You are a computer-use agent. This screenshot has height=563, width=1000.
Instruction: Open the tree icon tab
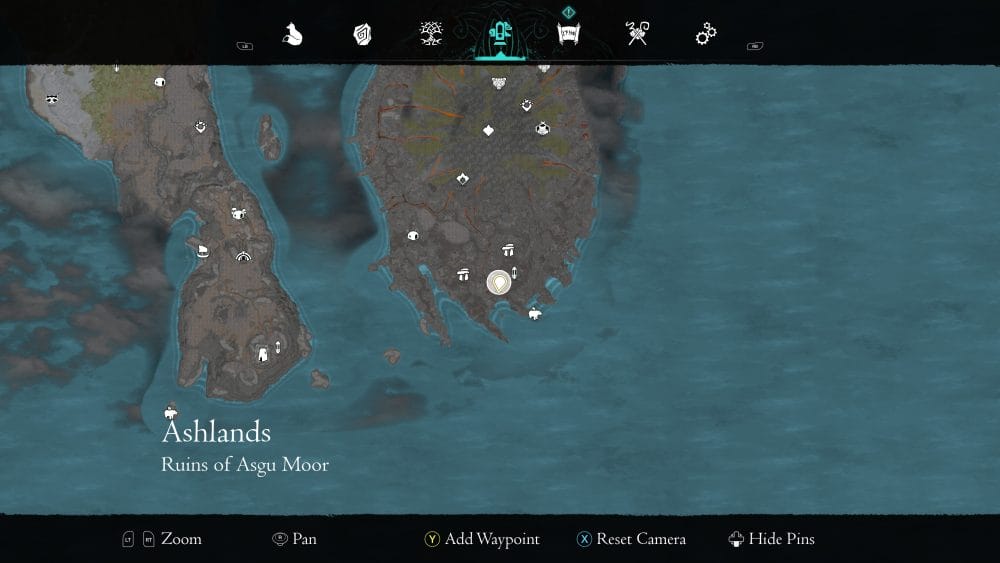[x=432, y=35]
